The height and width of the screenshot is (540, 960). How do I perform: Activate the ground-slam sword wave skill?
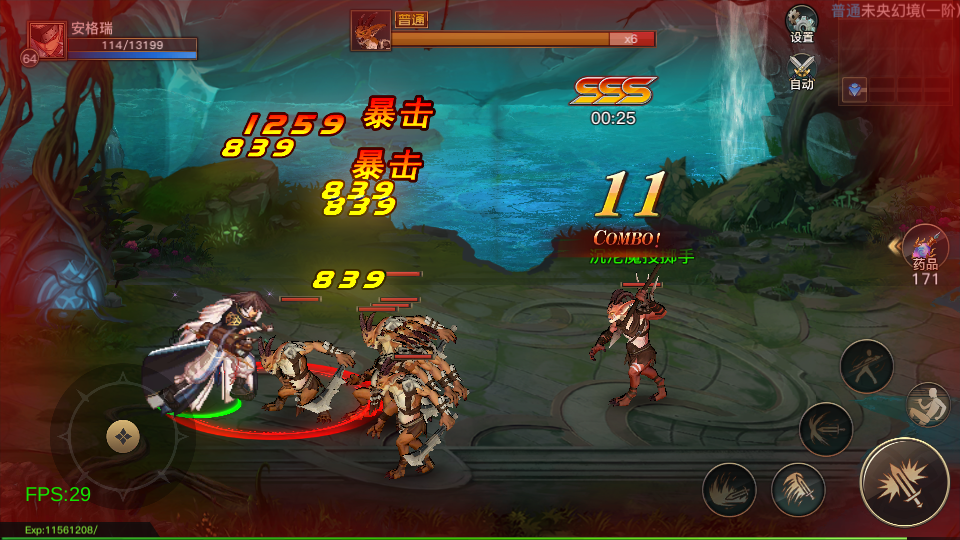(729, 490)
